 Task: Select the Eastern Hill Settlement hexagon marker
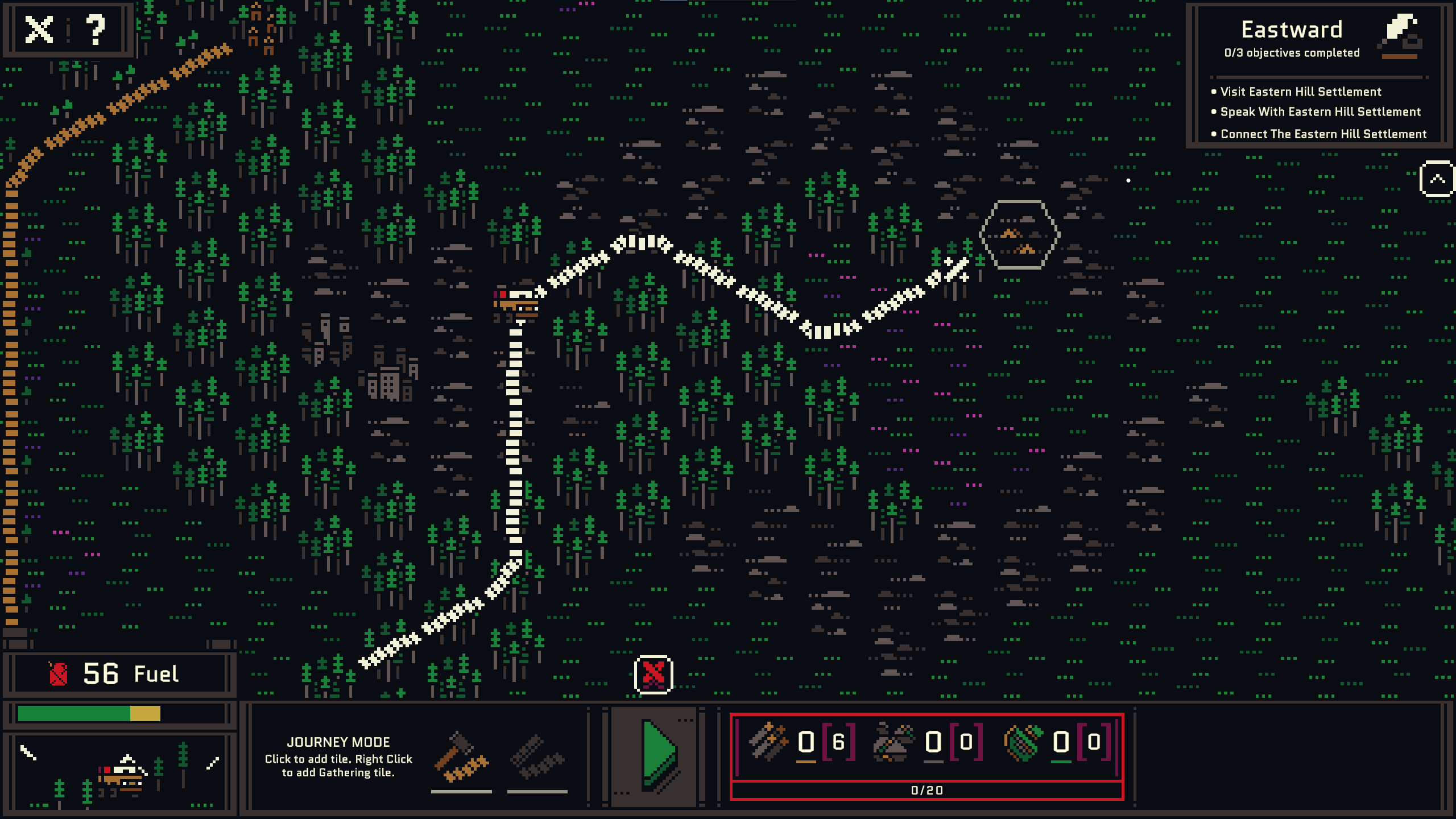click(1019, 234)
